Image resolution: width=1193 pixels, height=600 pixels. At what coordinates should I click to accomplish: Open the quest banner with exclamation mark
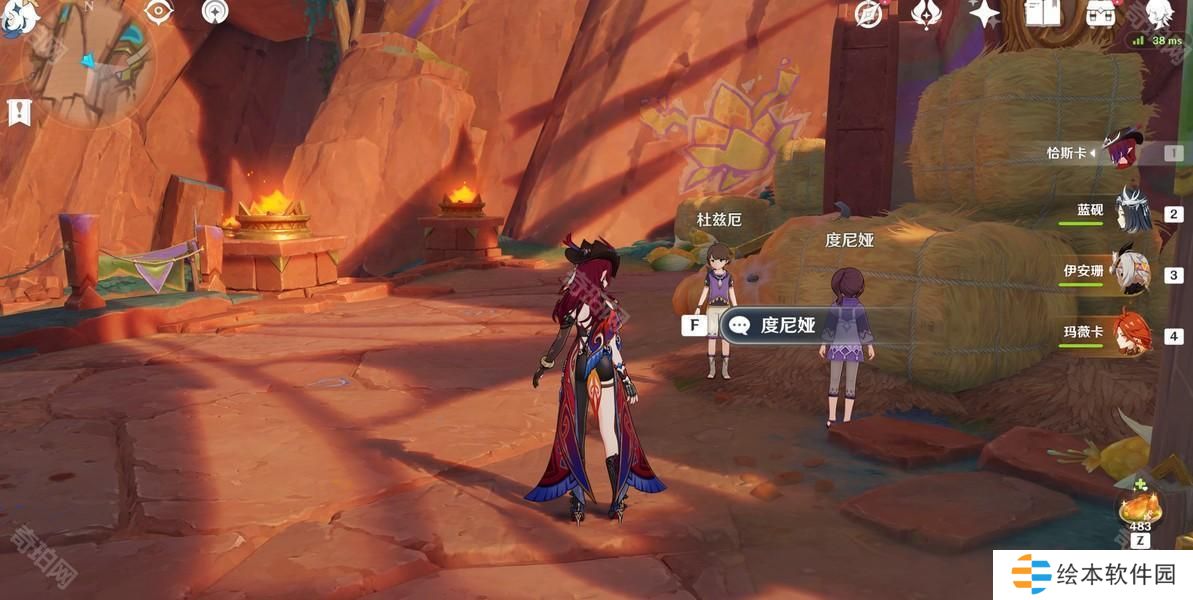click(18, 113)
